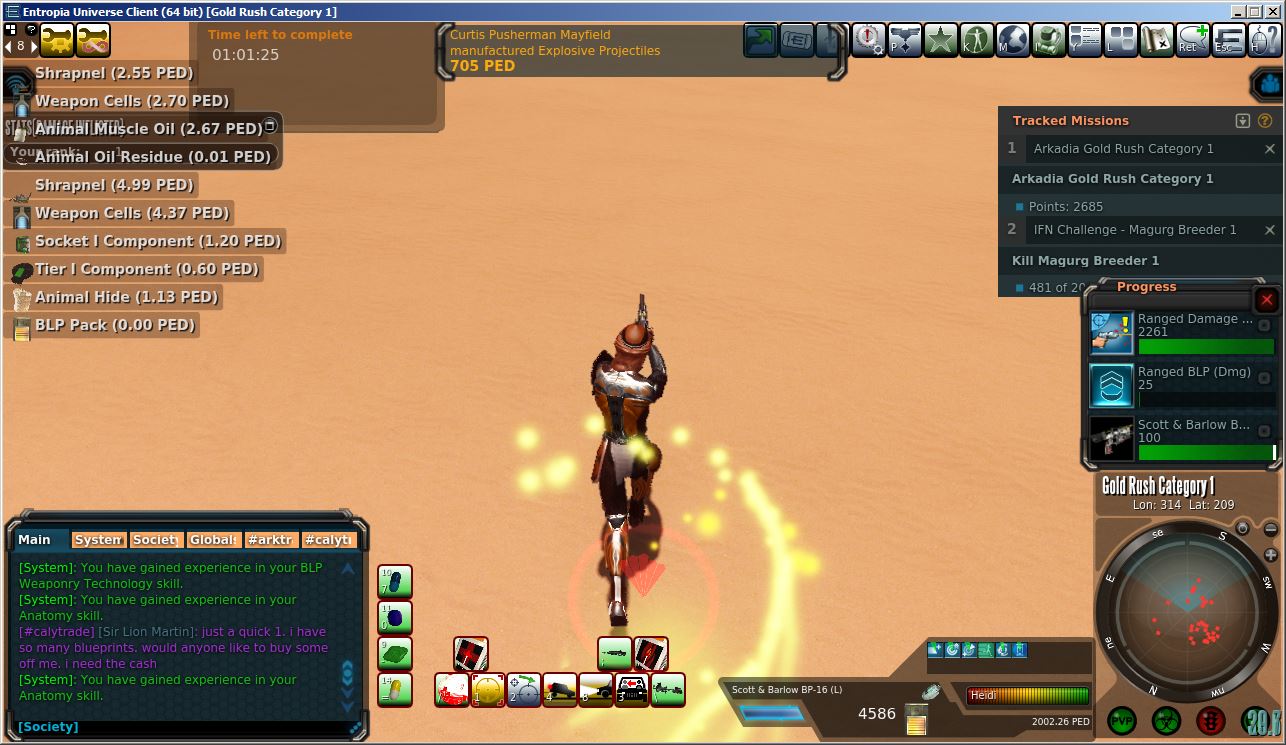Use the yellow and white pill slot
1286x745 pixels.
(395, 690)
